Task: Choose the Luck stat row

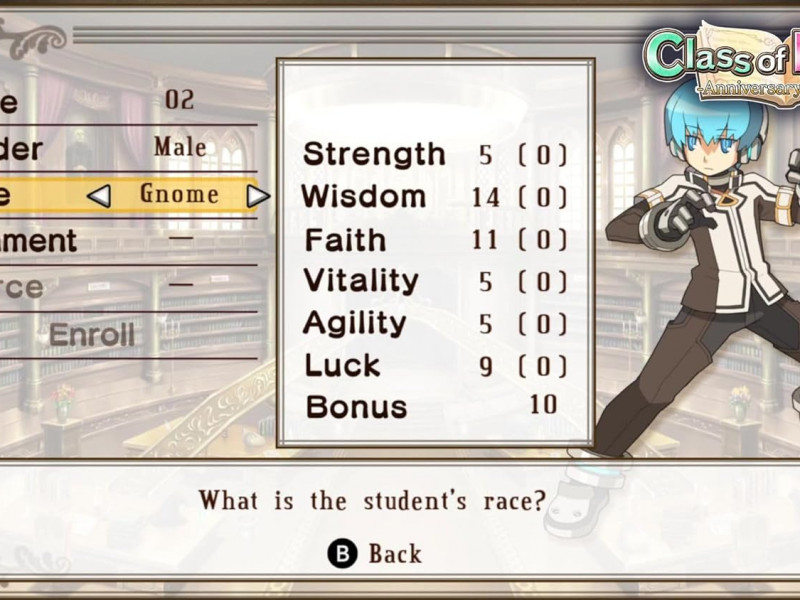Action: 434,366
